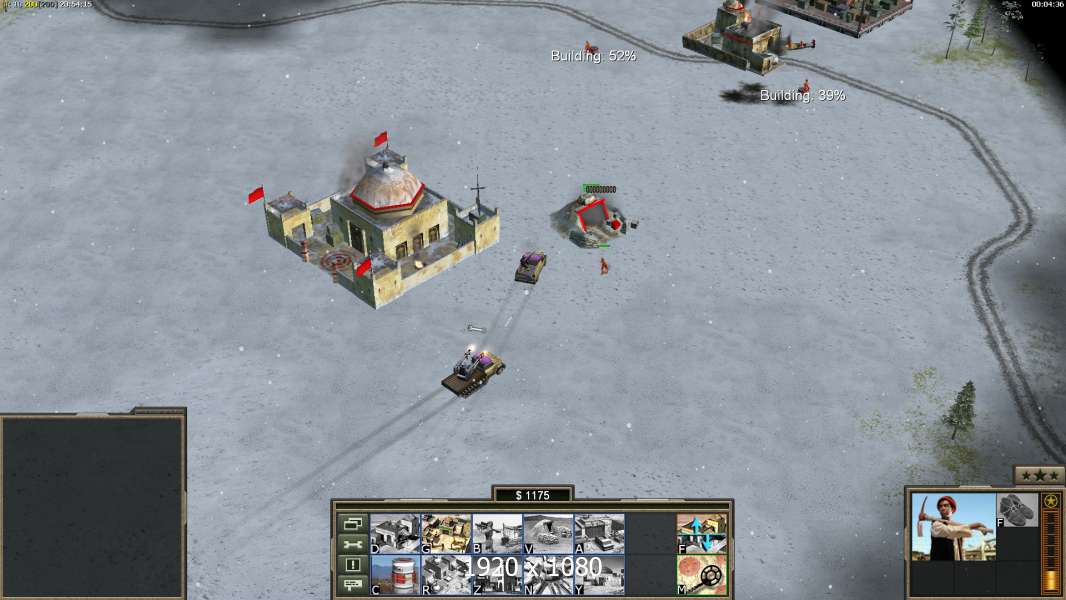Select the shoes upgrade icon
The image size is (1066, 600).
(x=1018, y=508)
